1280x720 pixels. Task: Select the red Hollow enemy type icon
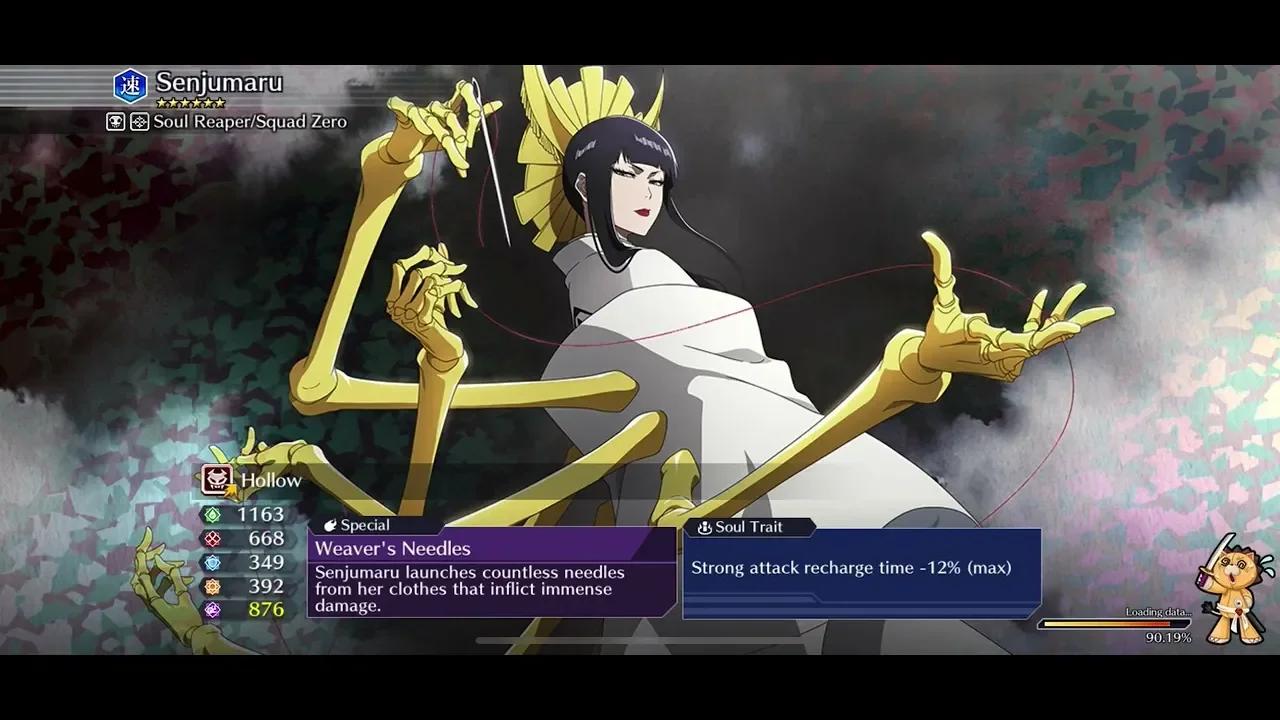click(x=215, y=480)
